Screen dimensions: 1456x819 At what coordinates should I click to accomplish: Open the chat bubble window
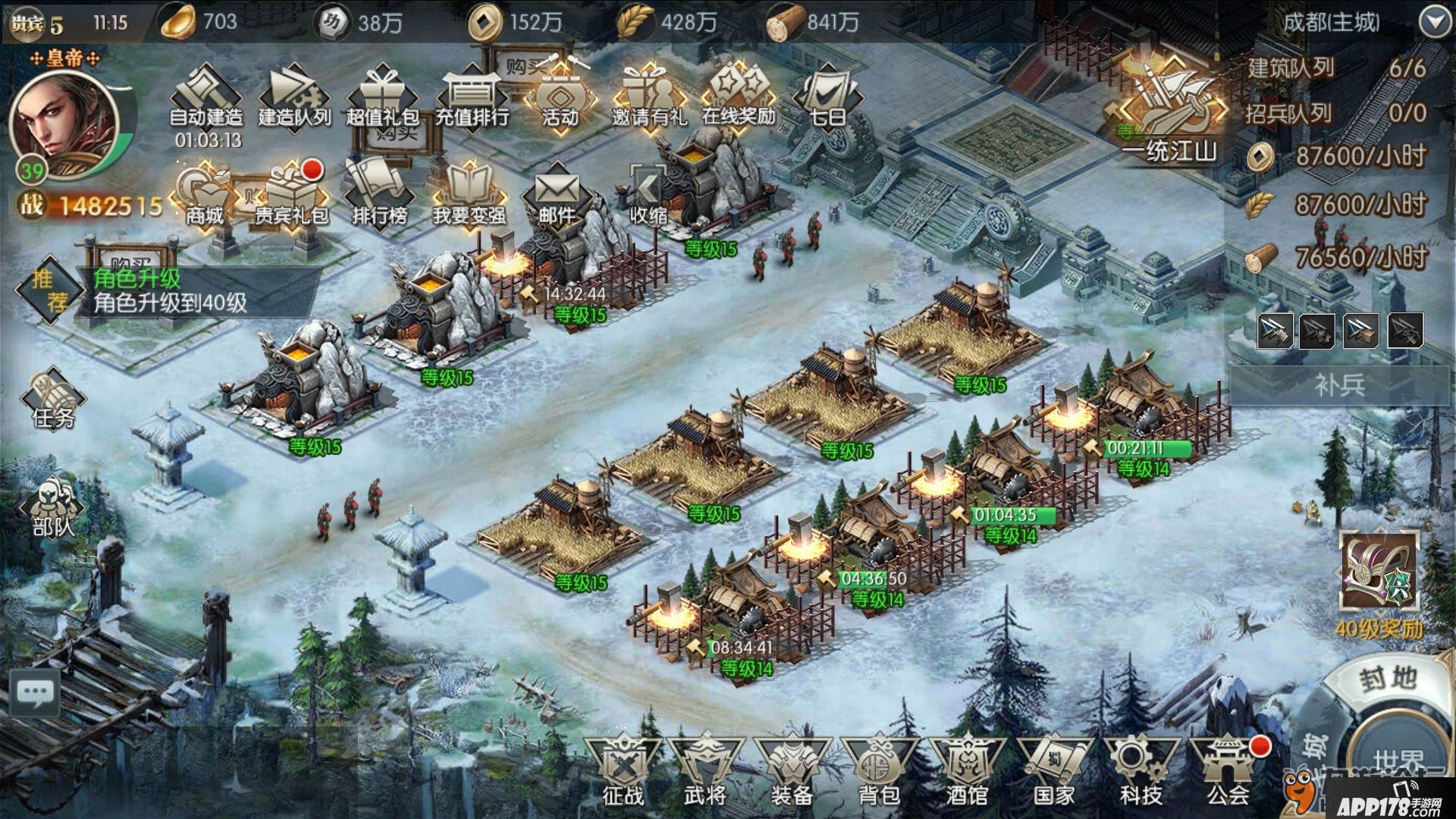point(35,692)
